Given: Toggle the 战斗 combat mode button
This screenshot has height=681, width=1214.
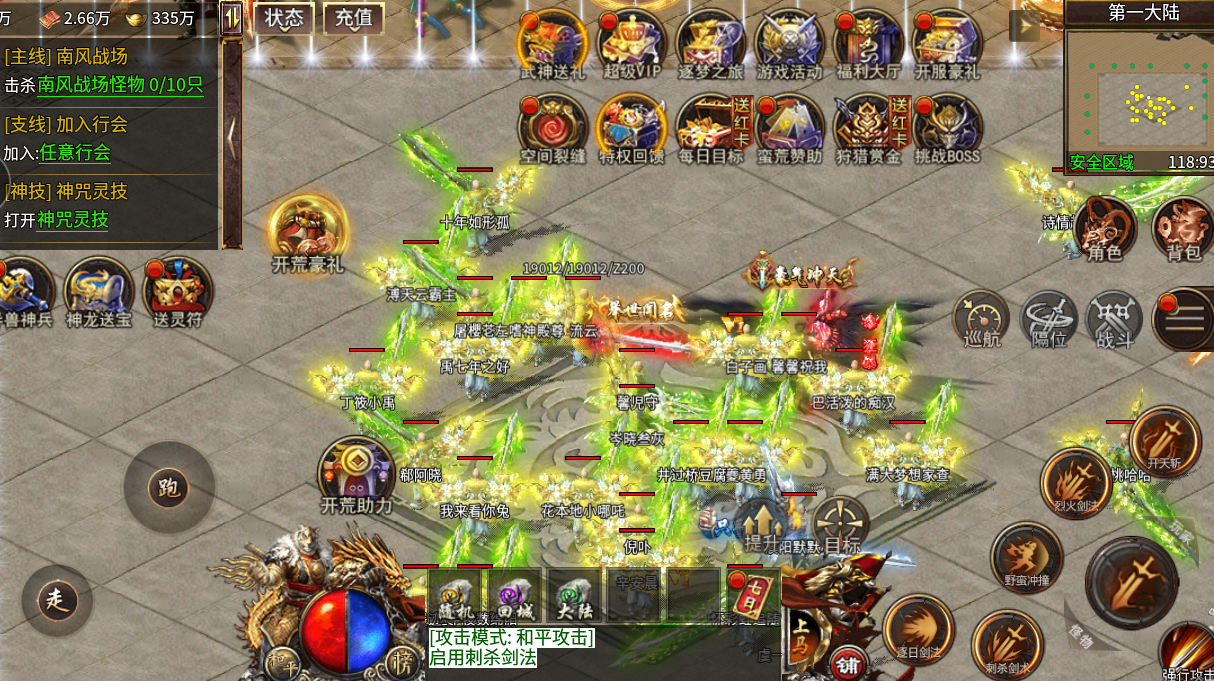Looking at the screenshot, I should coord(1114,320).
